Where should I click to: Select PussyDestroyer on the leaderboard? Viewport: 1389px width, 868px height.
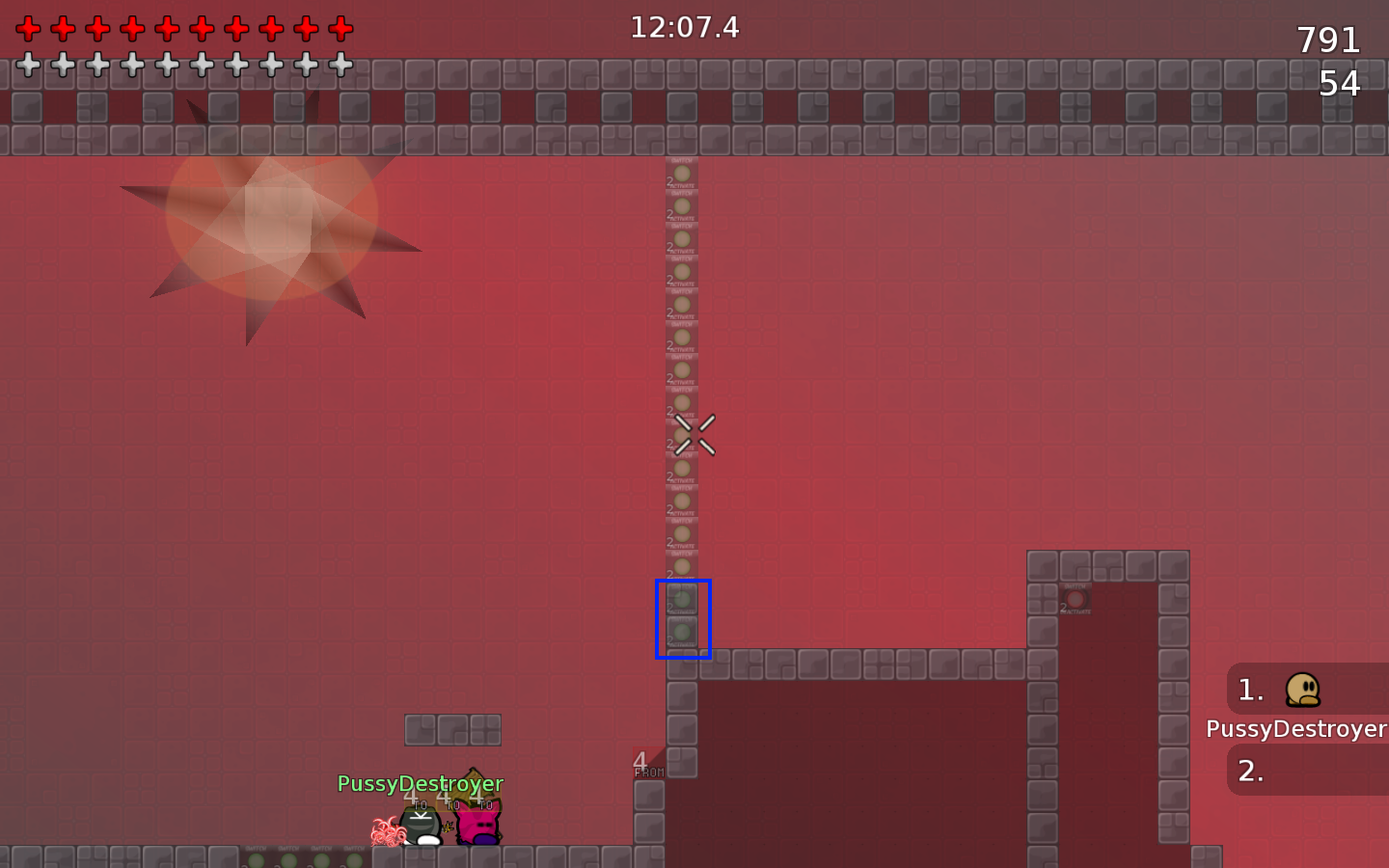coord(1296,729)
